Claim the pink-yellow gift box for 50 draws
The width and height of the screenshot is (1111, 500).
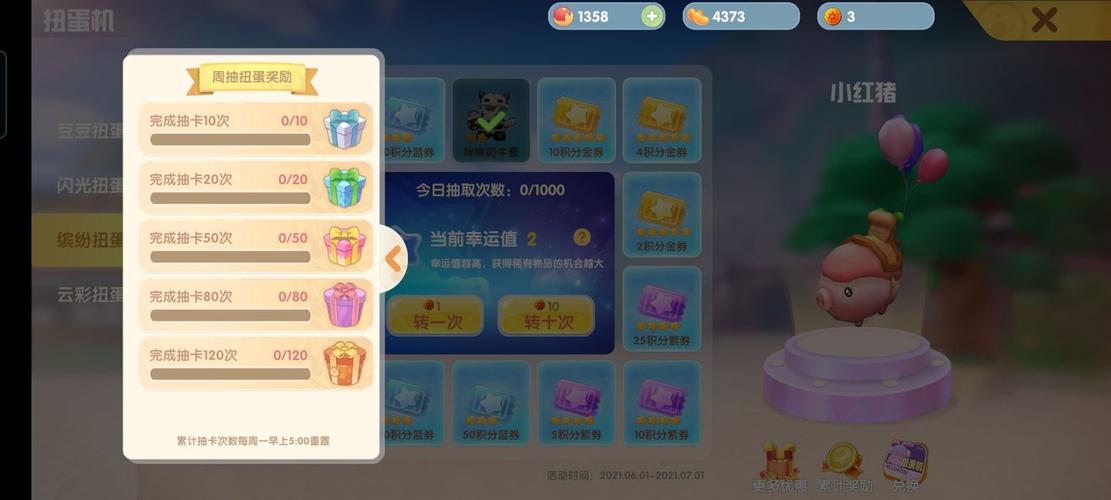(344, 245)
